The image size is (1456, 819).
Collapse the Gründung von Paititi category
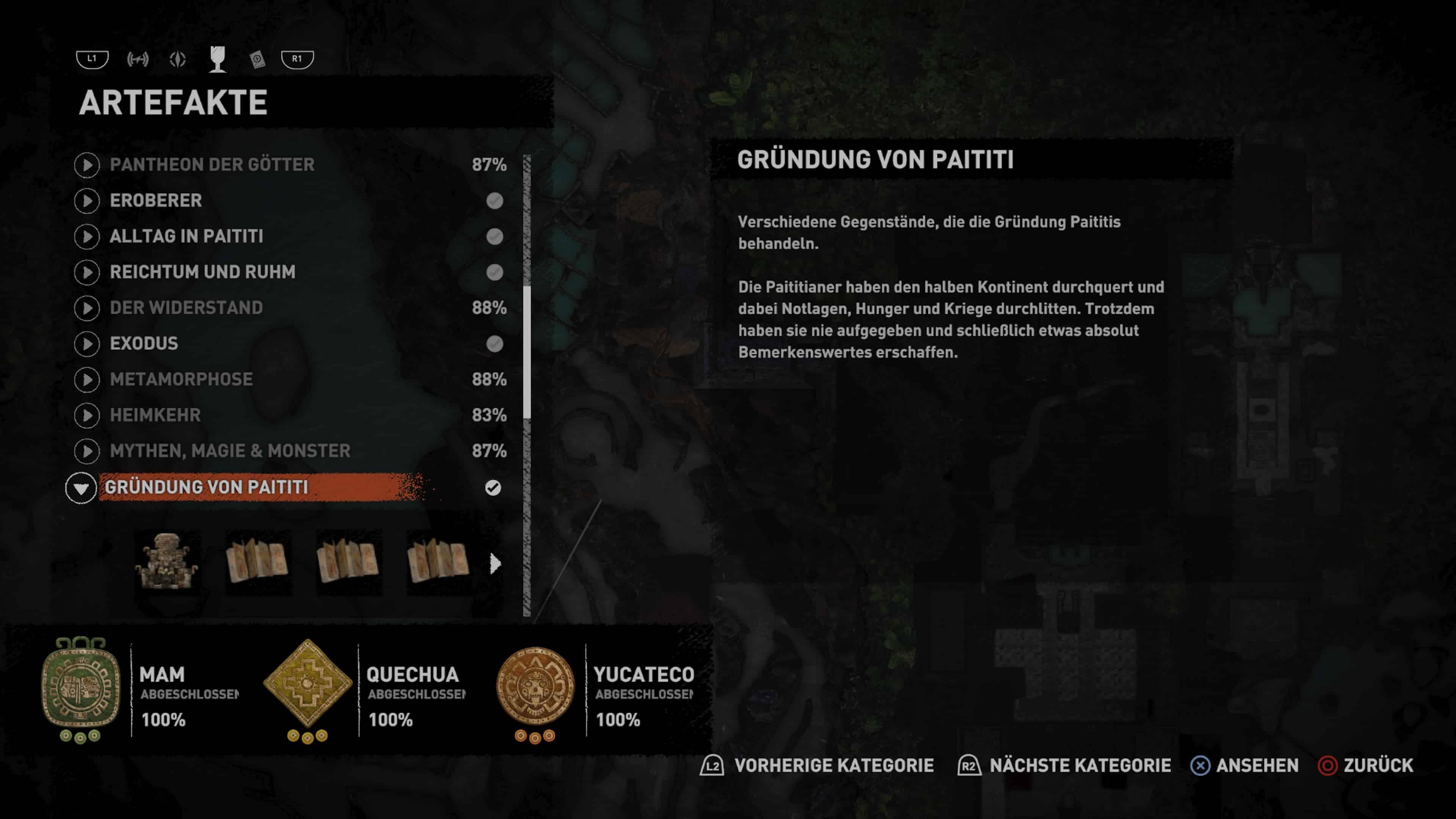81,488
